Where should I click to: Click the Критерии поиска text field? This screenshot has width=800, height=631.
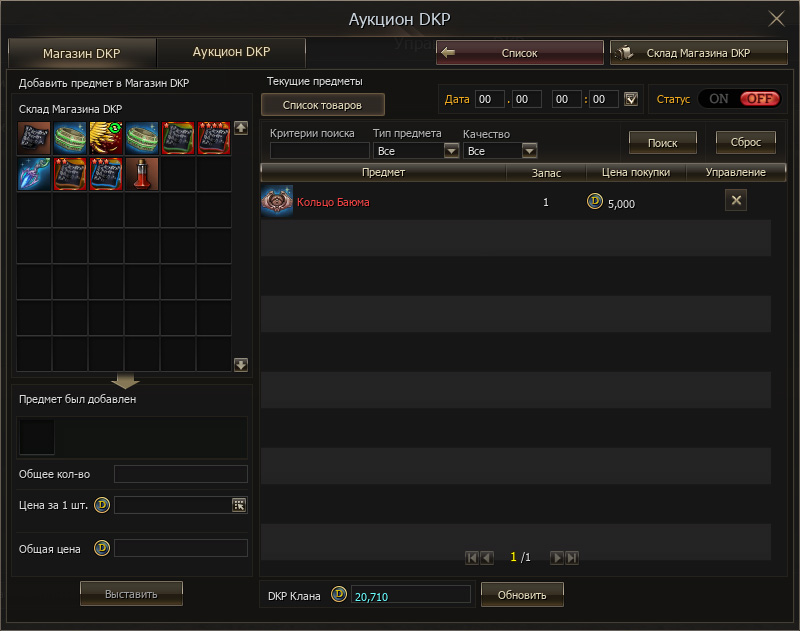click(320, 151)
